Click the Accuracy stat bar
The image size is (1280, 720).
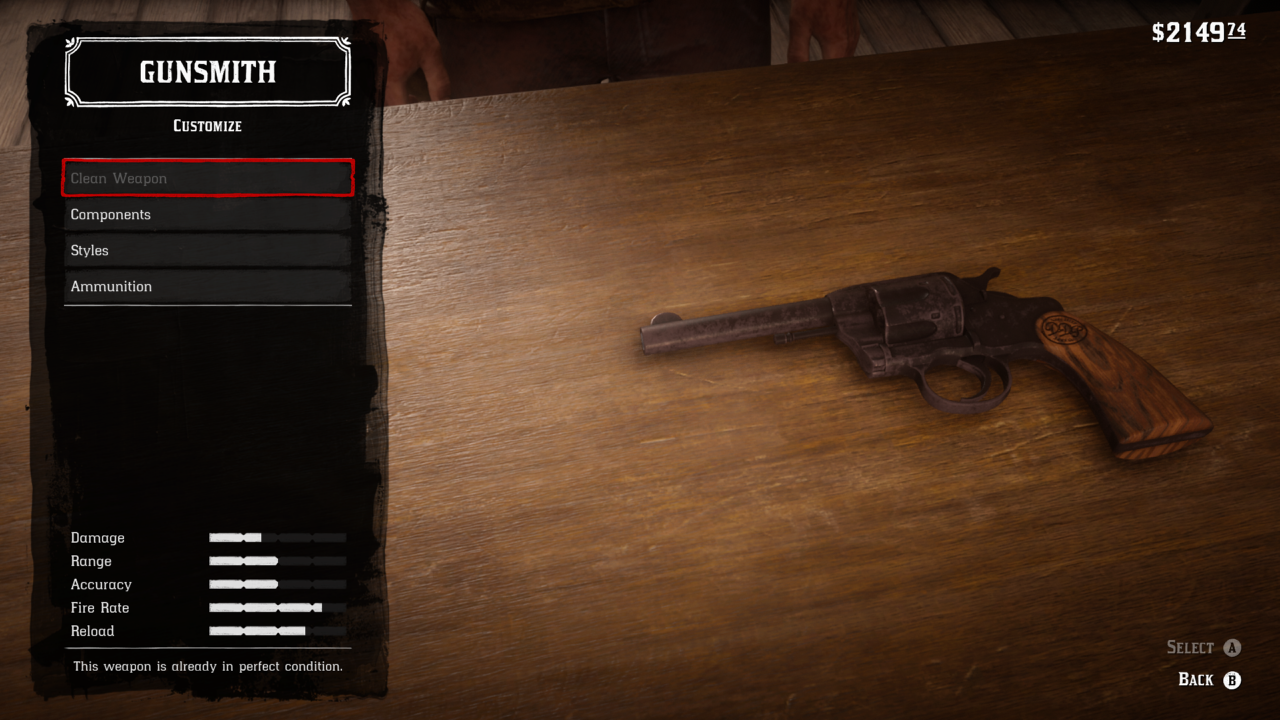click(x=277, y=584)
